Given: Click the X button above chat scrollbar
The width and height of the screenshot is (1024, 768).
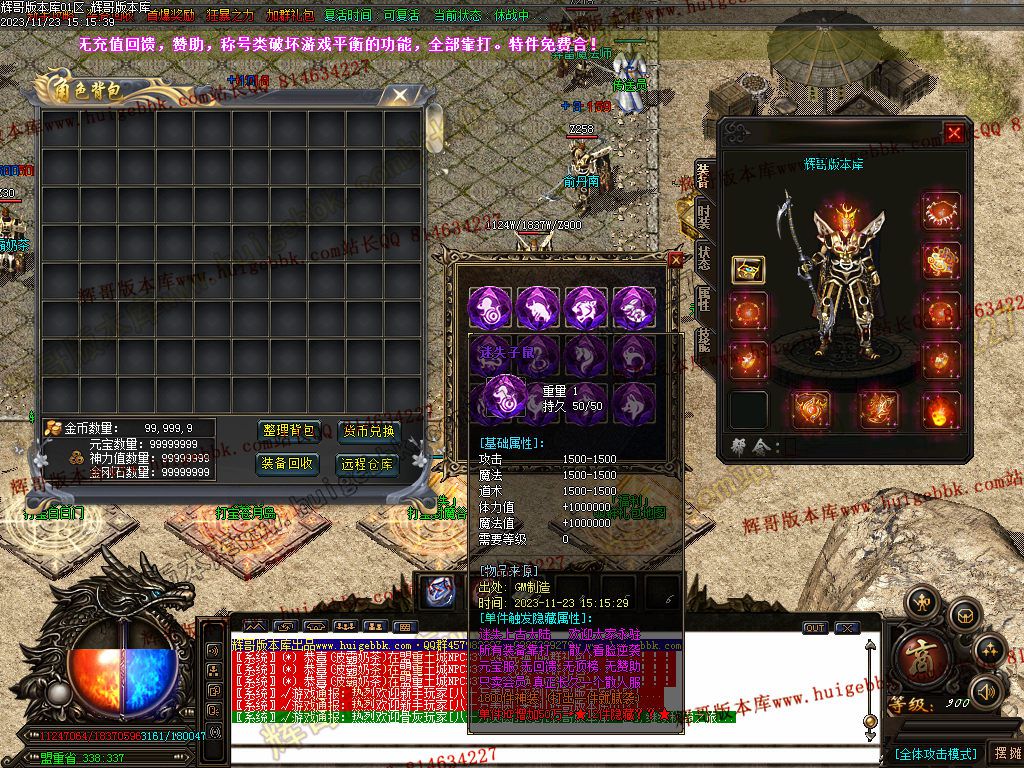Looking at the screenshot, I should (x=848, y=628).
